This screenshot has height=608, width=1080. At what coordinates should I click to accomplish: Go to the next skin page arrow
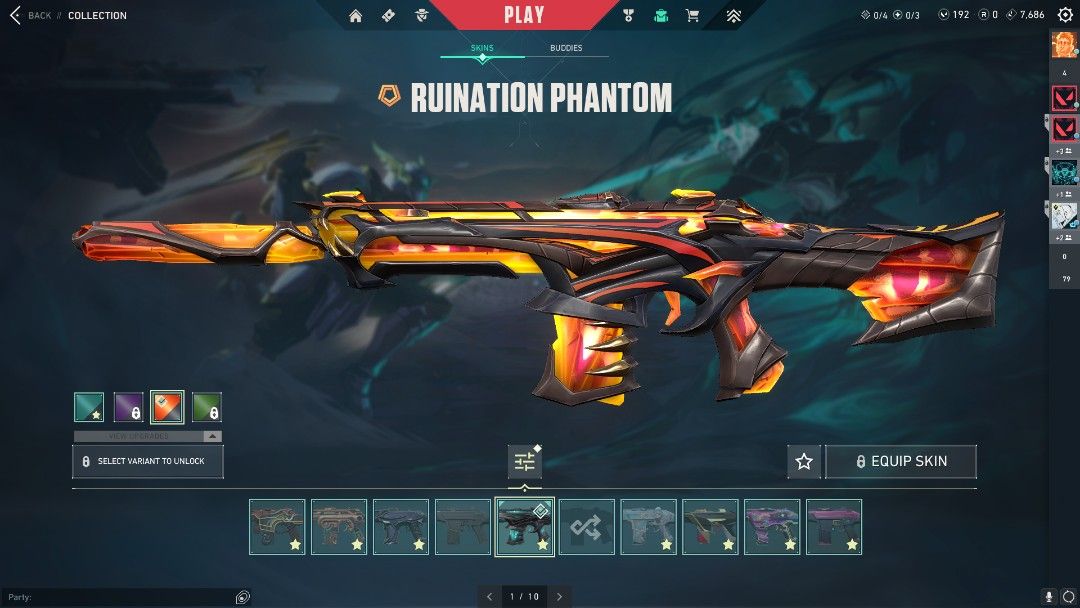(559, 597)
